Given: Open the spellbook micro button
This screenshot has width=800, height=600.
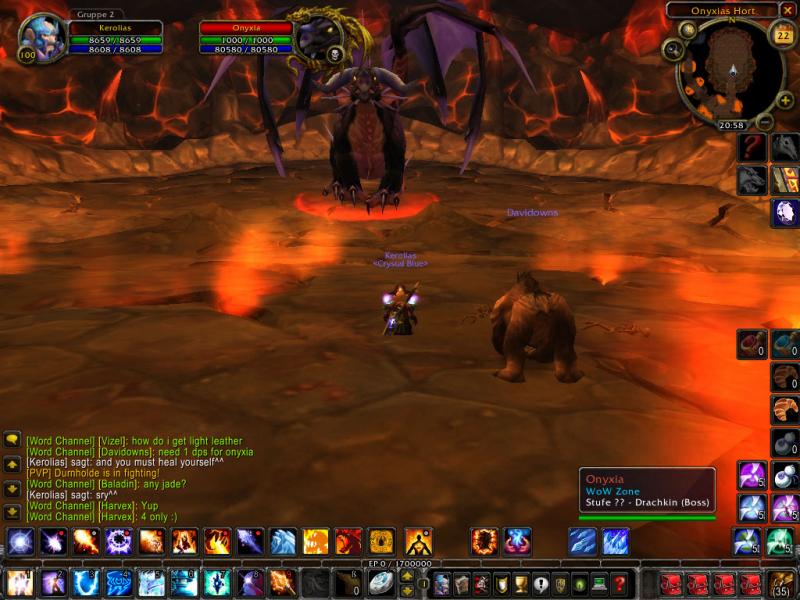Looking at the screenshot, I should (463, 584).
